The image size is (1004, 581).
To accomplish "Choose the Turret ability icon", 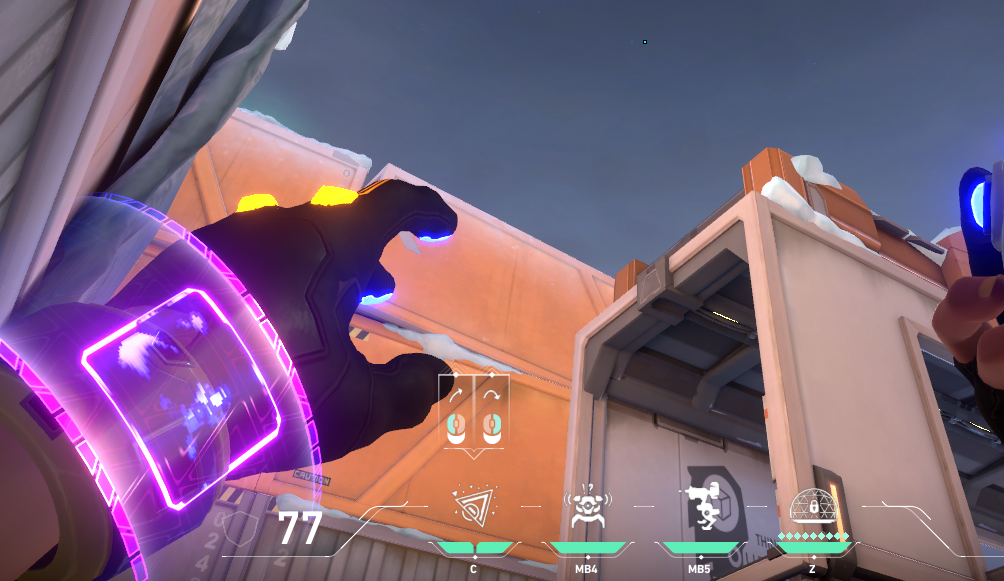I will coord(700,507).
